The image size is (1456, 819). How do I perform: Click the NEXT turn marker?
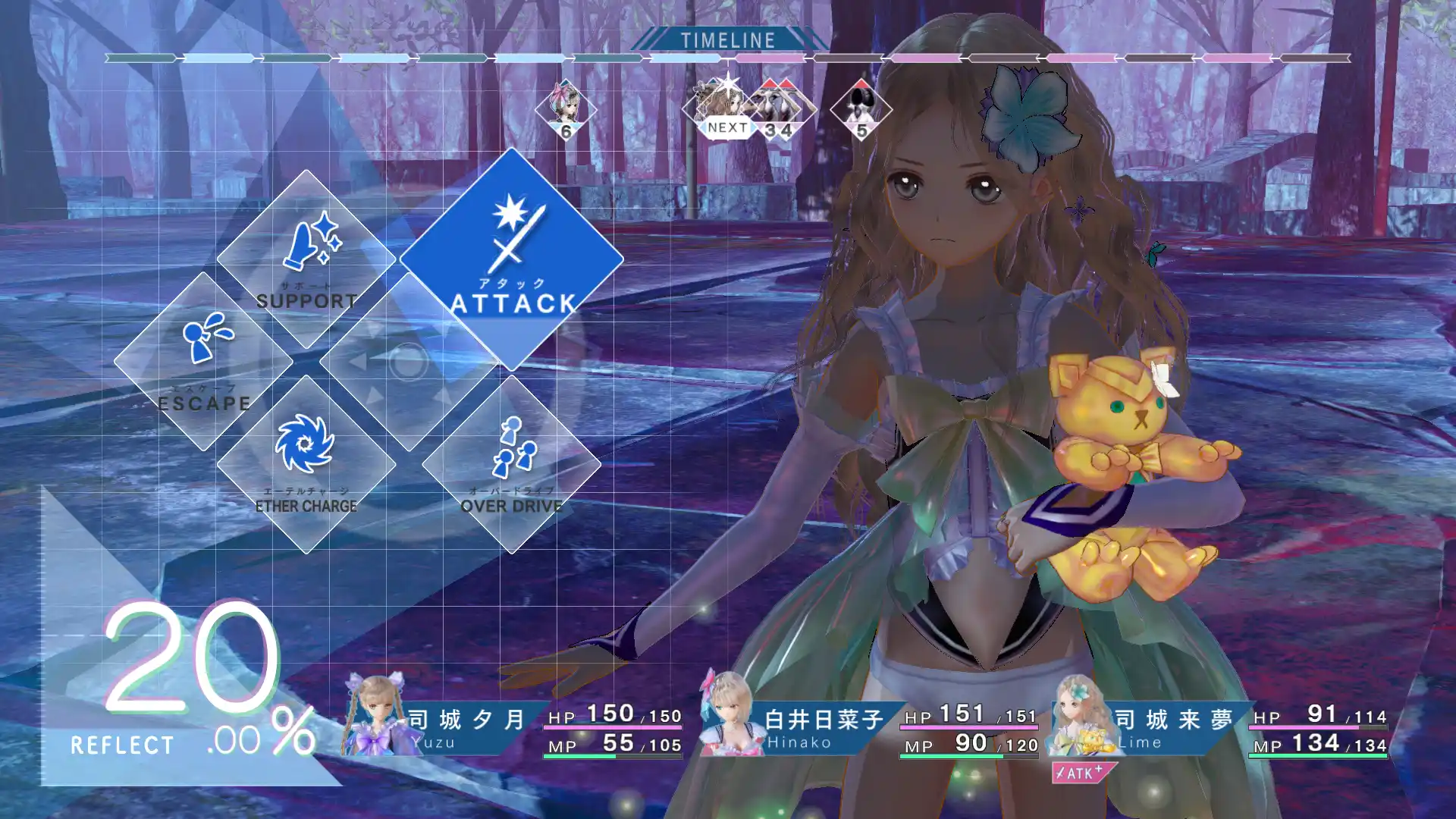tap(724, 127)
